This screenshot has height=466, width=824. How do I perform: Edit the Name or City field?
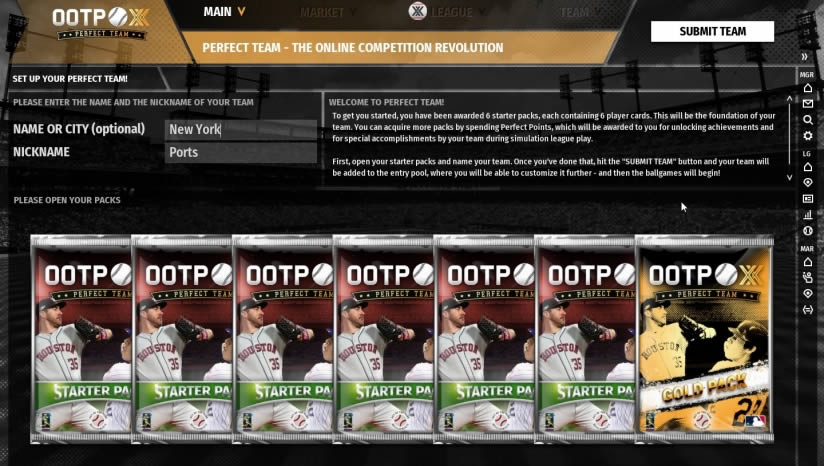[x=240, y=129]
